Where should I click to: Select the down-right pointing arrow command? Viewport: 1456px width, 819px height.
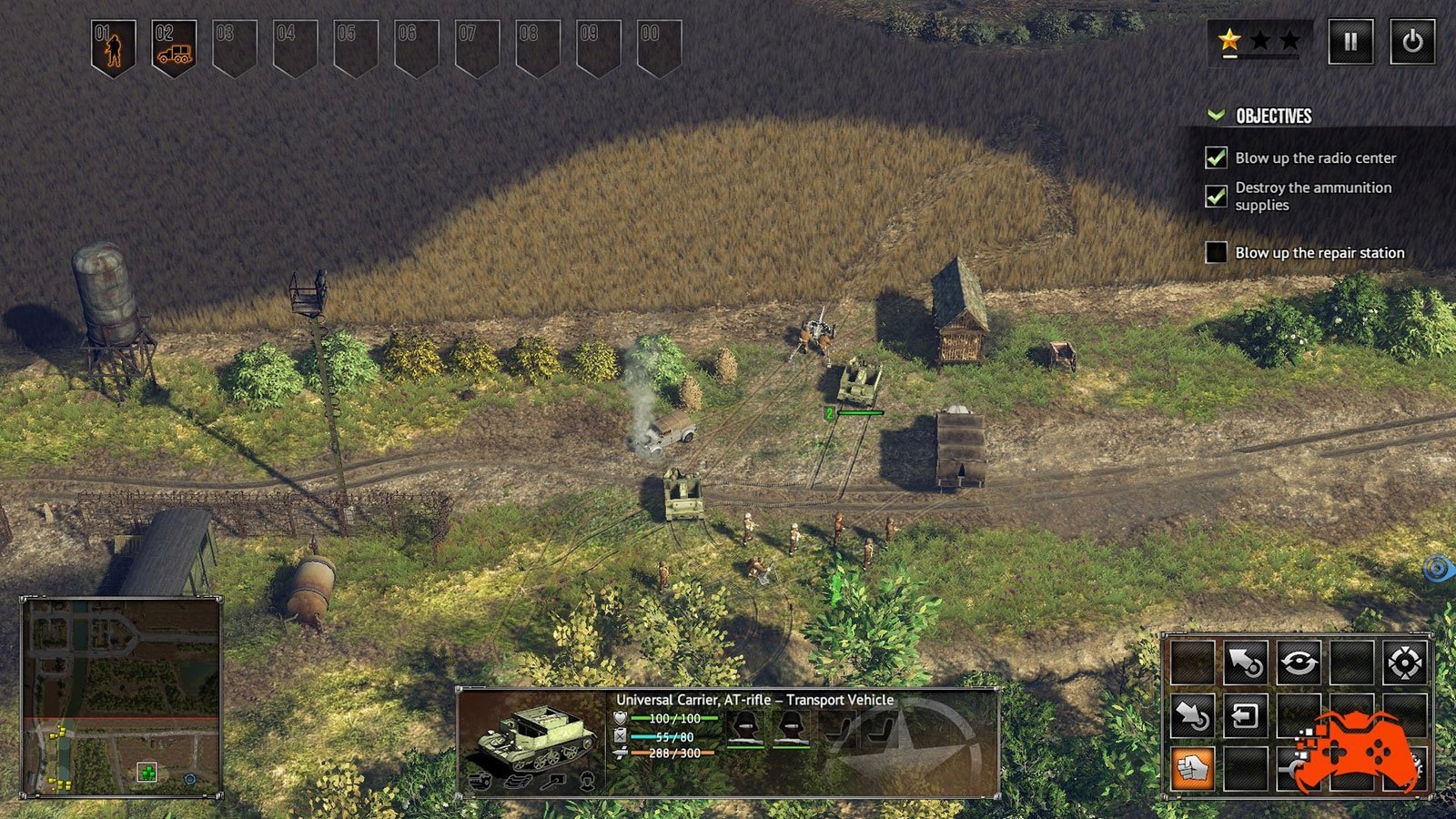[1191, 716]
